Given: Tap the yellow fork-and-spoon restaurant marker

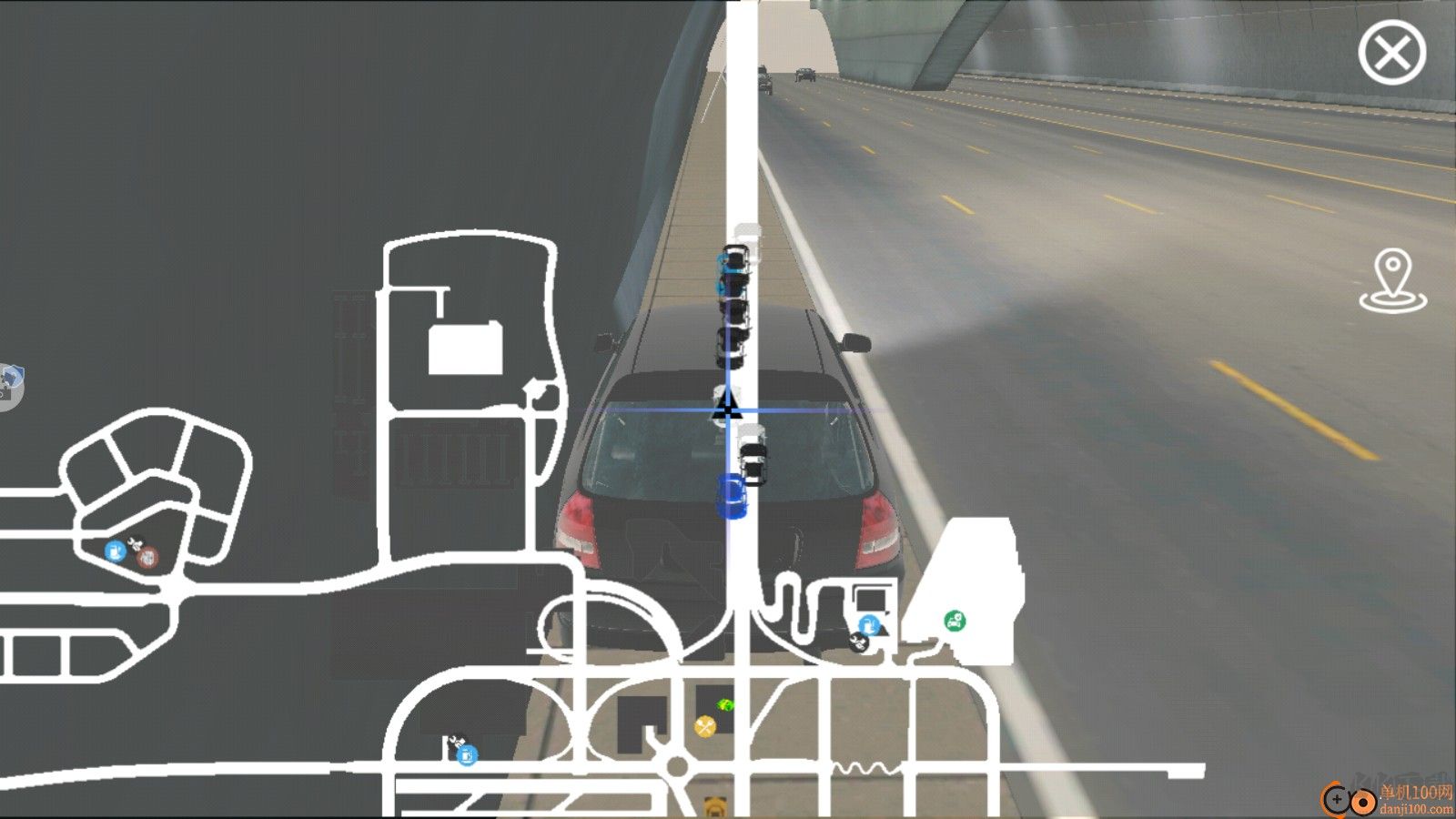Looking at the screenshot, I should [705, 725].
